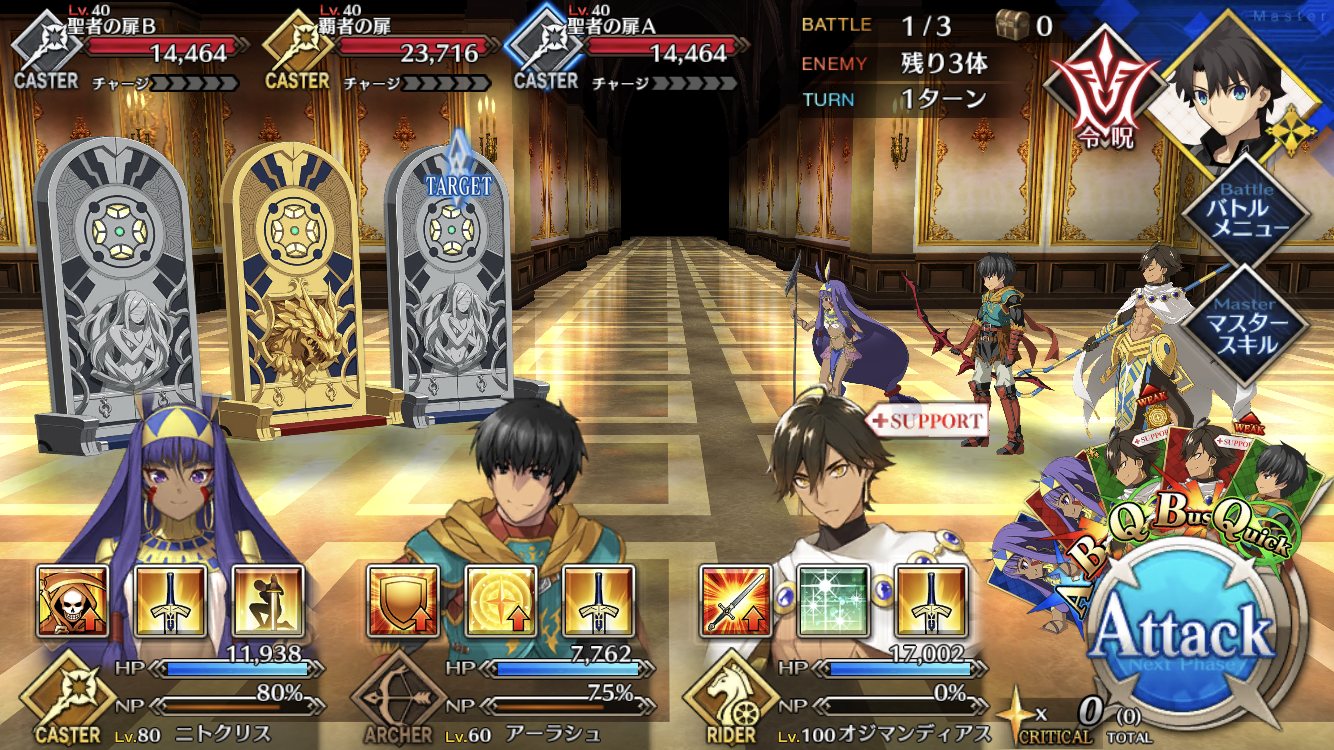
Task: Activate Nitocris's kneeling figure skill
Action: pos(268,602)
